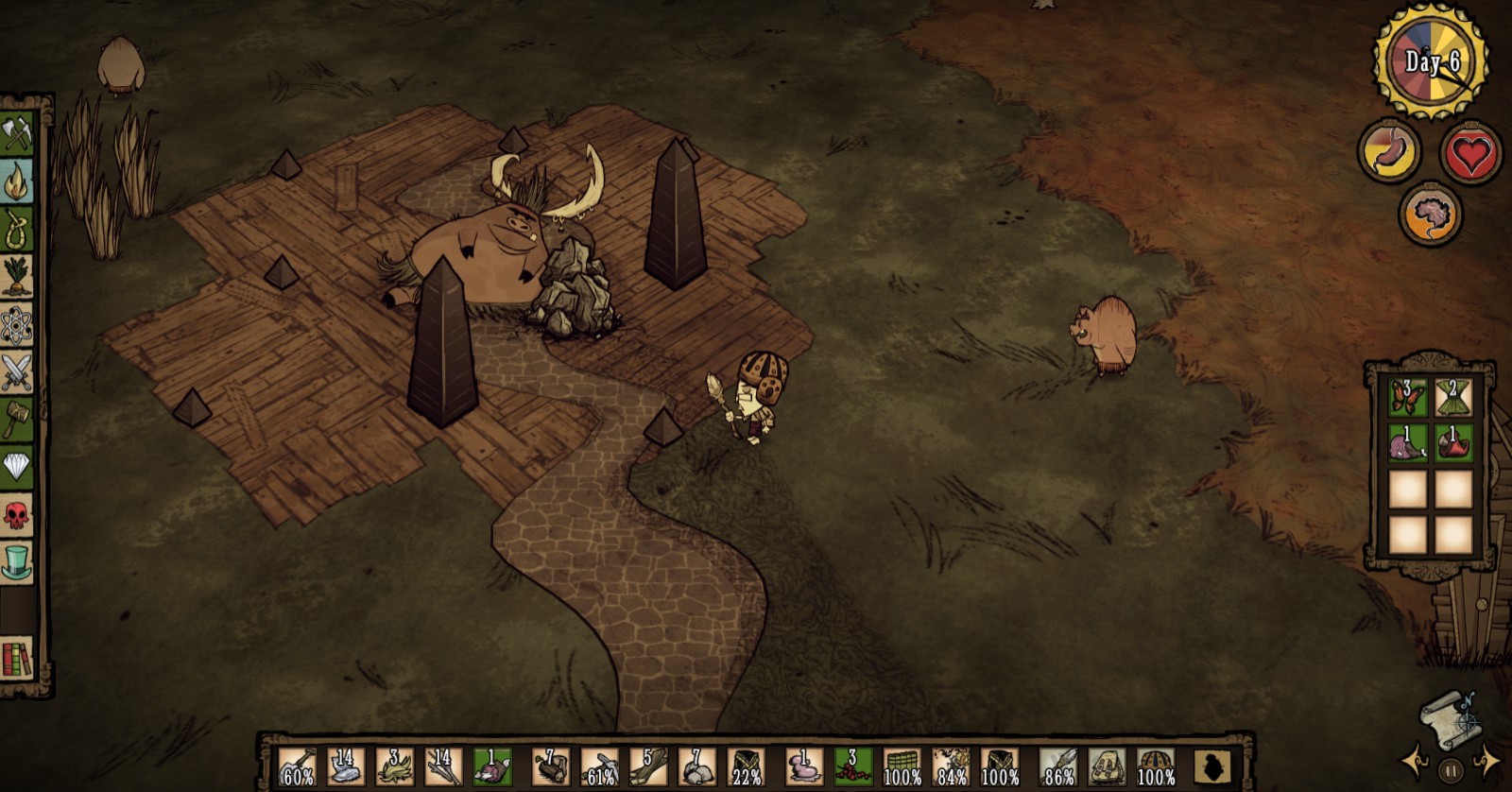Show the Fight crossed-swords tab
This screenshot has width=1512, height=792.
pyautogui.click(x=17, y=372)
